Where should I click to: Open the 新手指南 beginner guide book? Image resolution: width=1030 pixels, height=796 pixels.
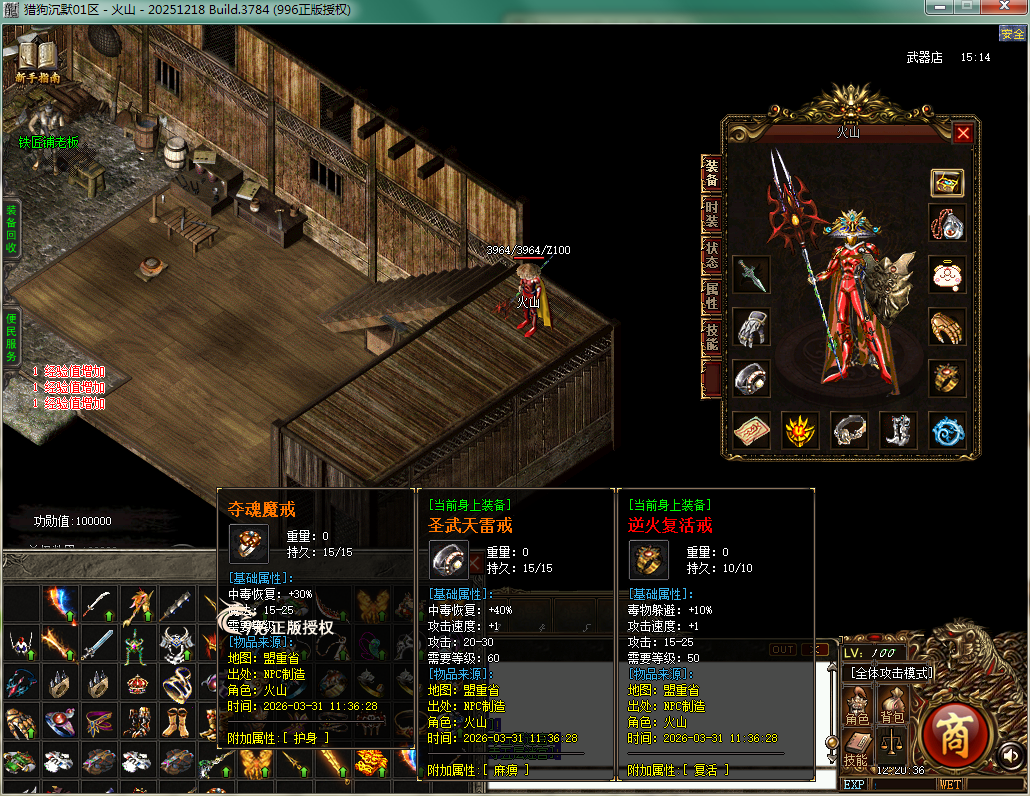(x=38, y=59)
